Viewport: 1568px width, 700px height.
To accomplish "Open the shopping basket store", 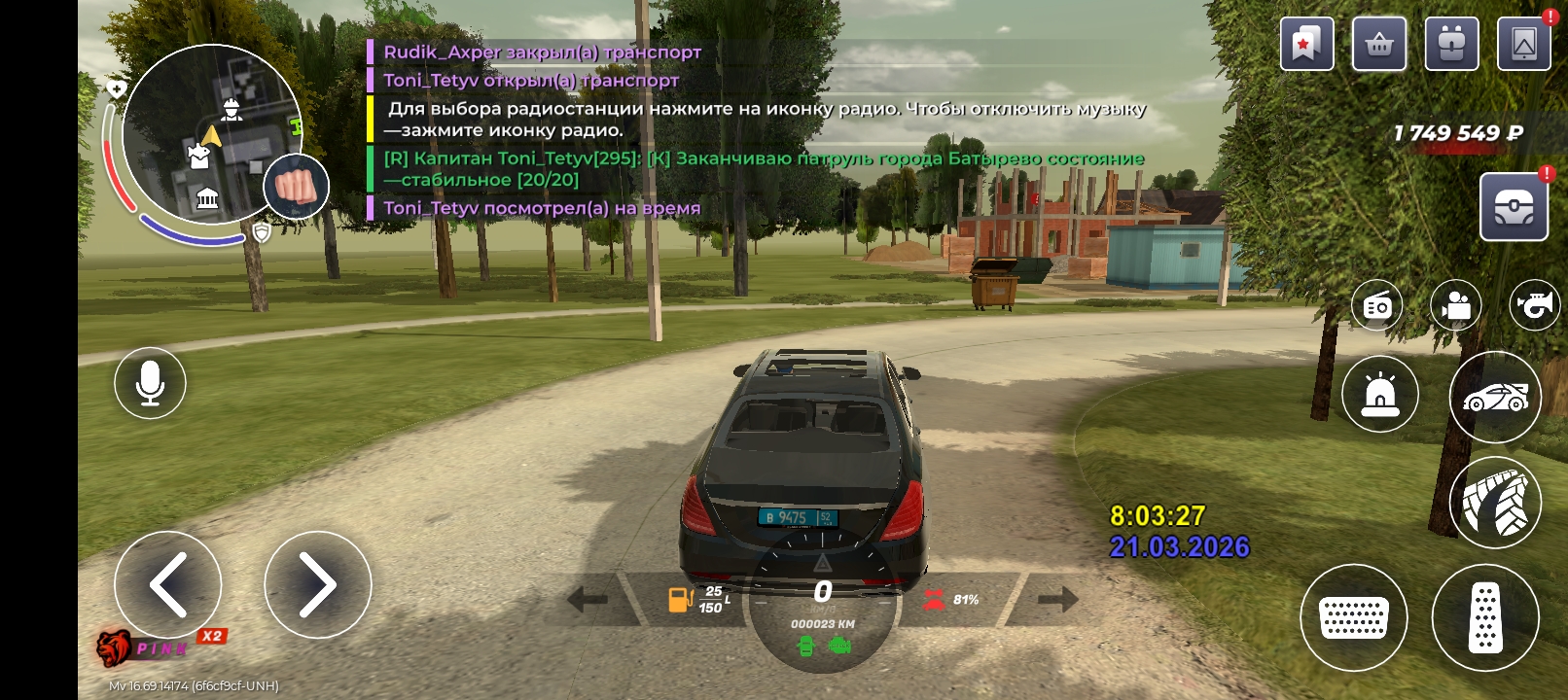I will 1378,44.
